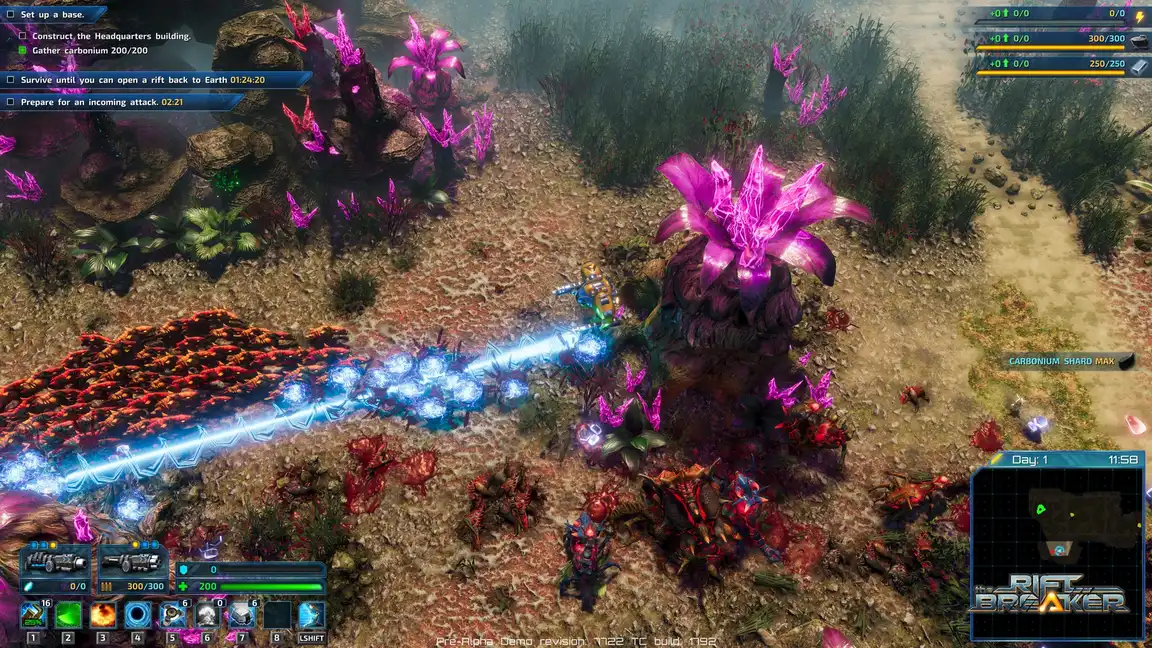Use the fiery explosion ability
1152x648 pixels.
point(103,614)
